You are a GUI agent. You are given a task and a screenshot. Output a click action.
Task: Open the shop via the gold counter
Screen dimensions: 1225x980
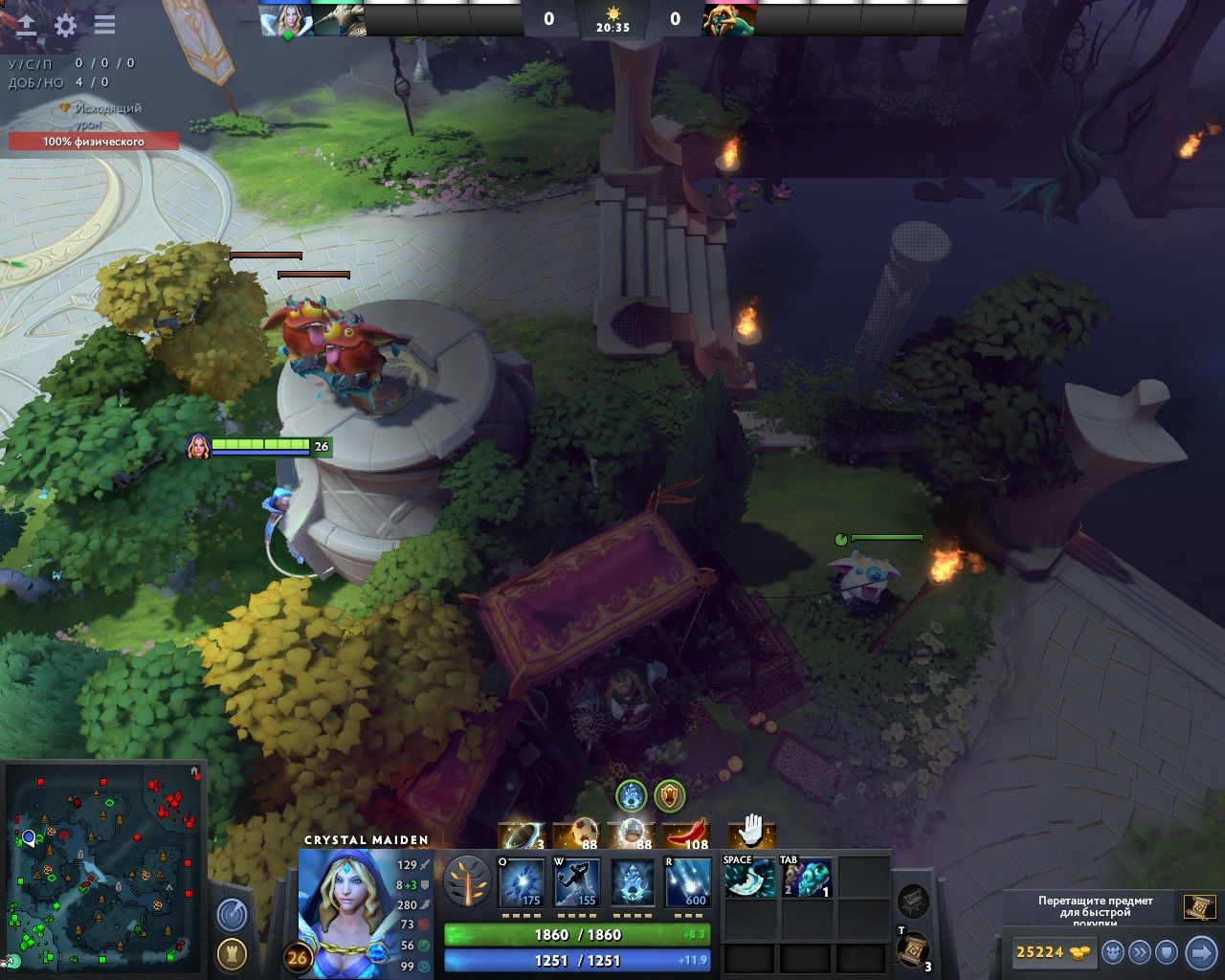point(1052,952)
